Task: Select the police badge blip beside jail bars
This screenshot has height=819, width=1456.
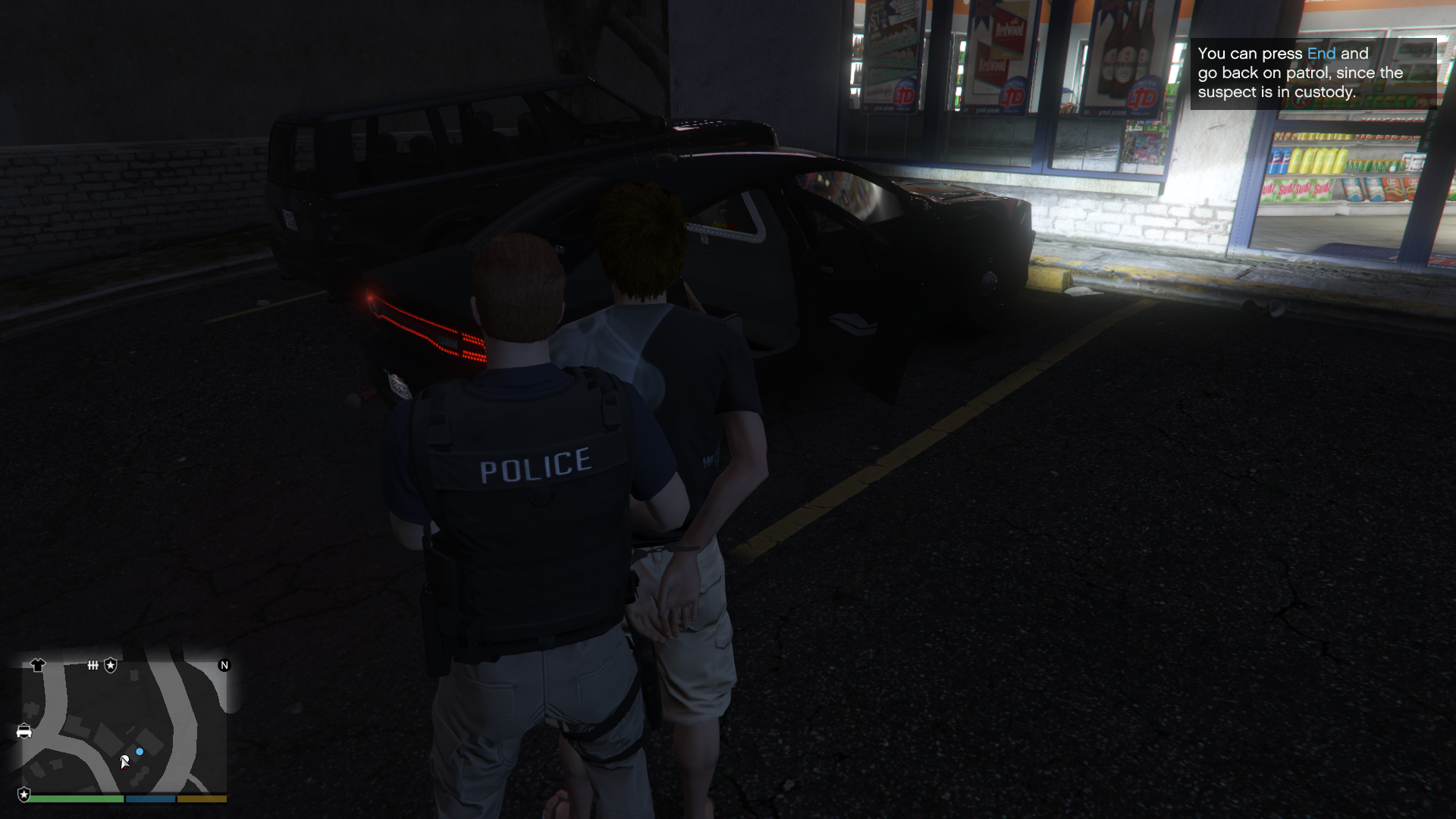Action: click(x=111, y=665)
